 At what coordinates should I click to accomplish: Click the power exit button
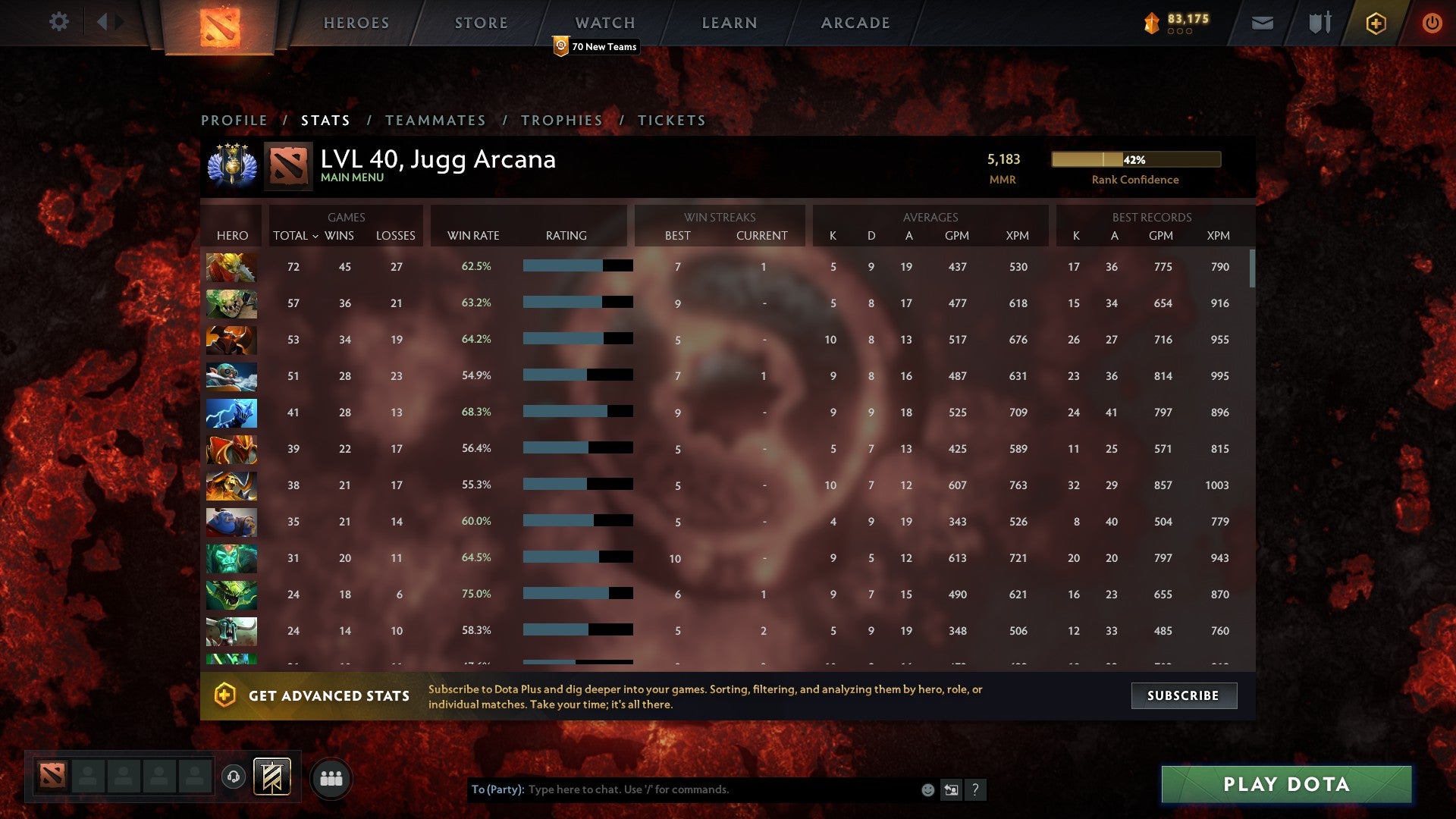click(x=1432, y=22)
